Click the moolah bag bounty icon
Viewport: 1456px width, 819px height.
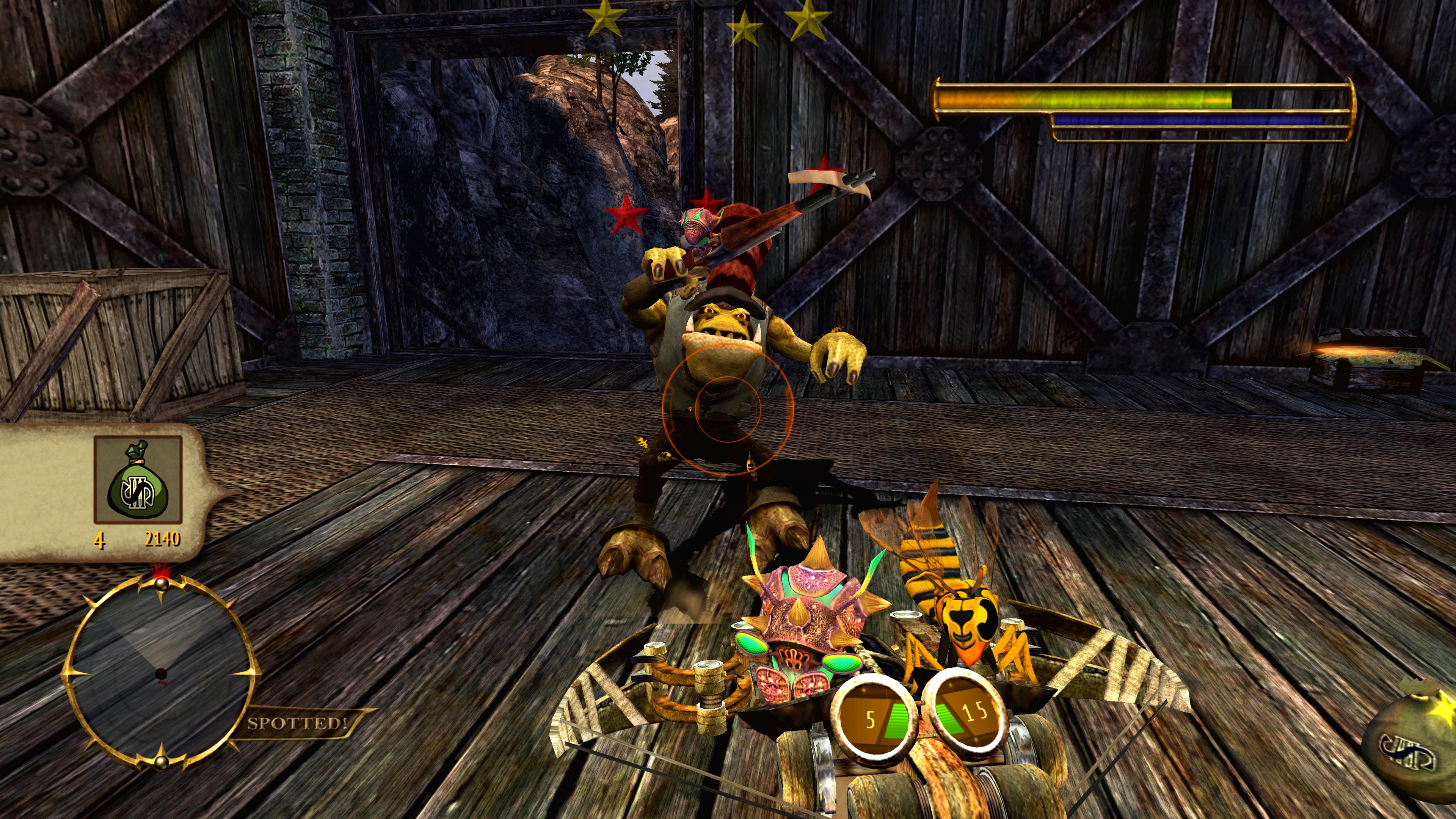[138, 479]
